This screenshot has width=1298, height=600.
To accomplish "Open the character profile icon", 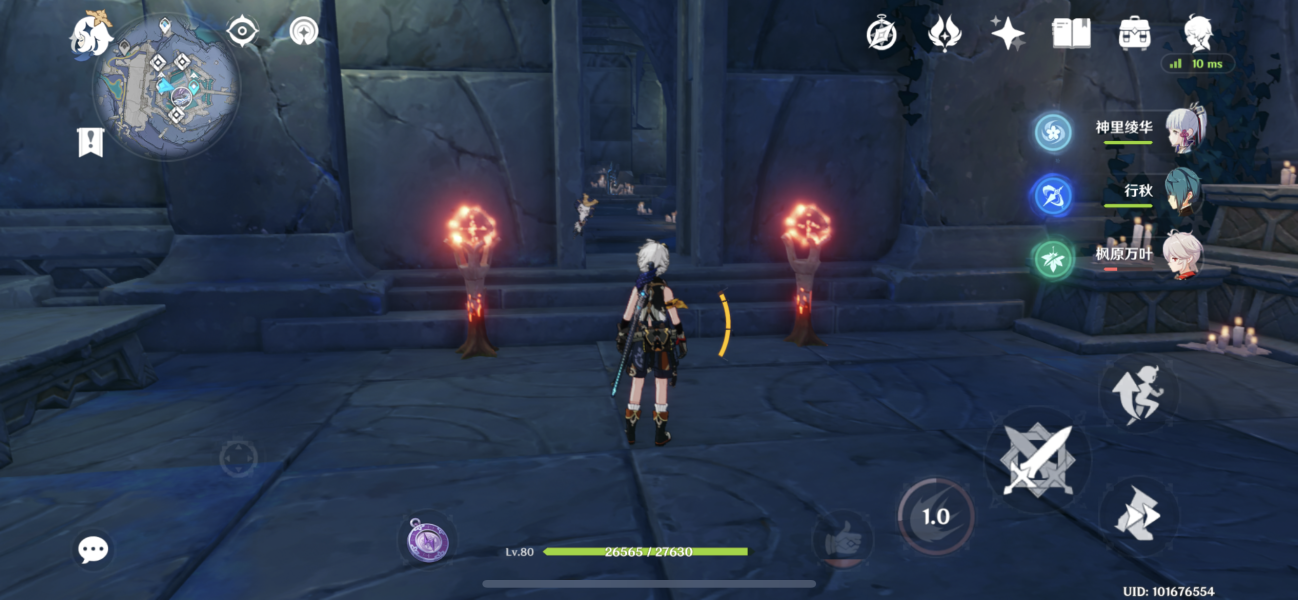I will tap(1198, 33).
